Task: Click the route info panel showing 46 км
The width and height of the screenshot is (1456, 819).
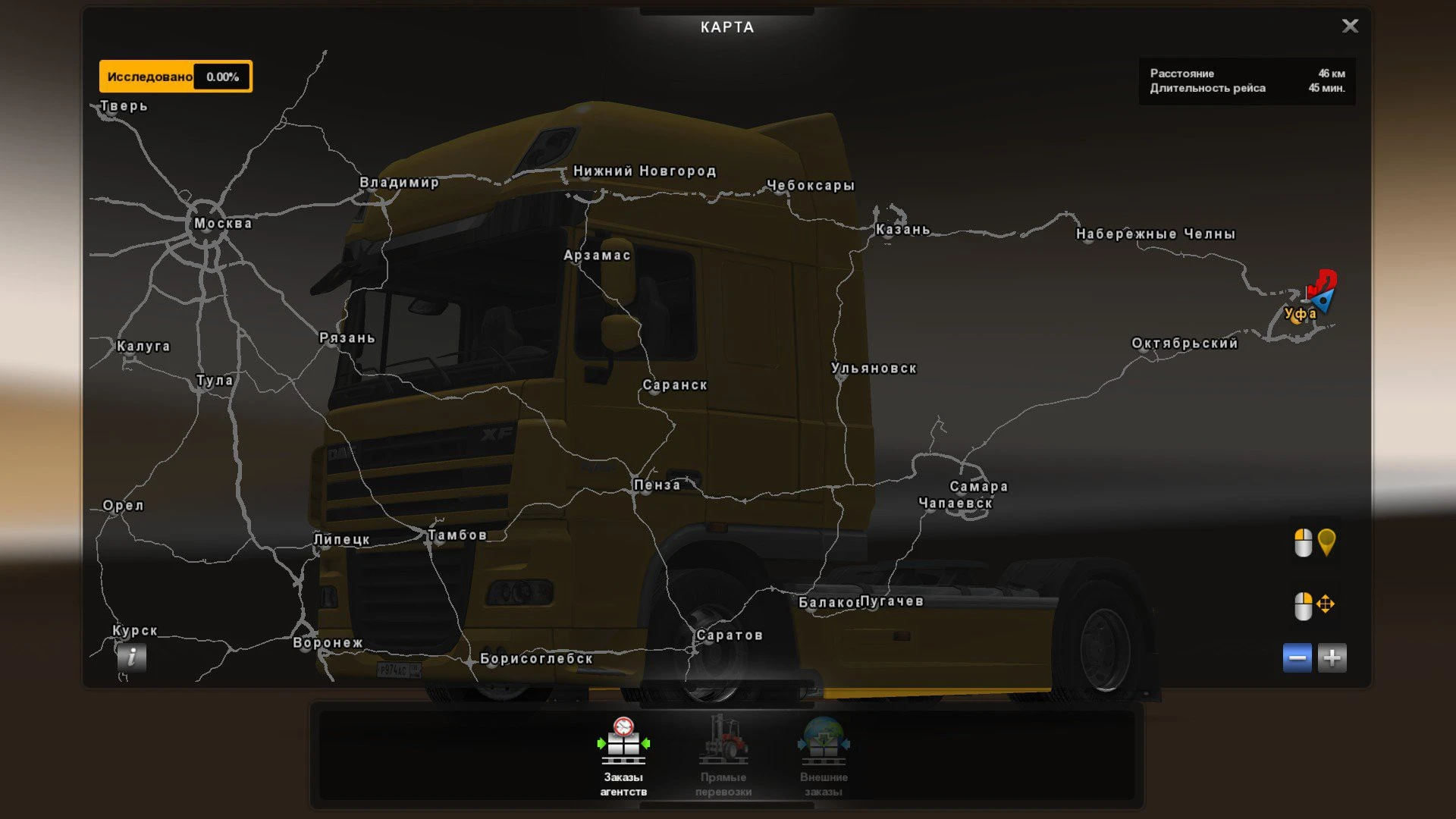Action: [x=1246, y=80]
